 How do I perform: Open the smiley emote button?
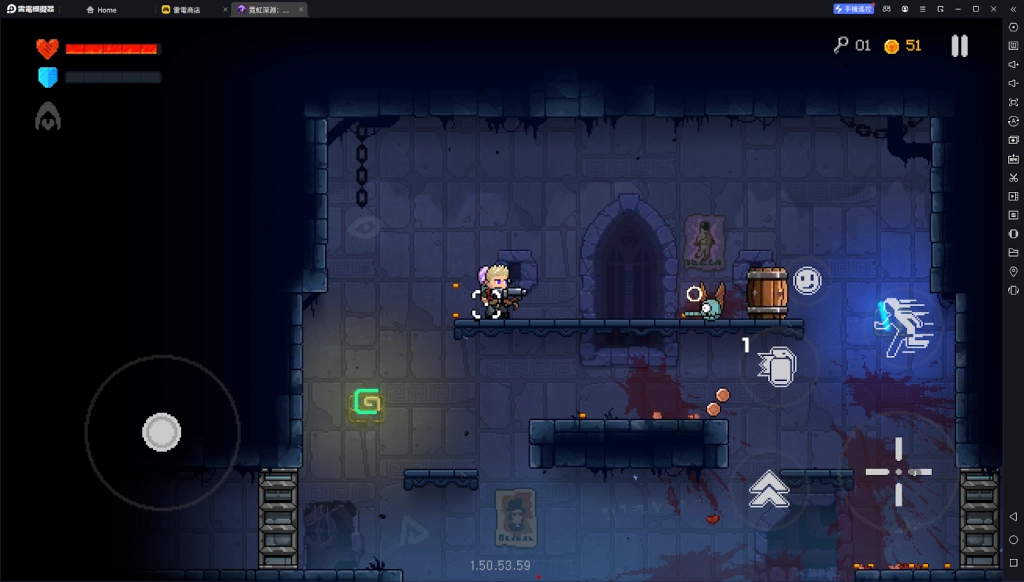[x=807, y=280]
